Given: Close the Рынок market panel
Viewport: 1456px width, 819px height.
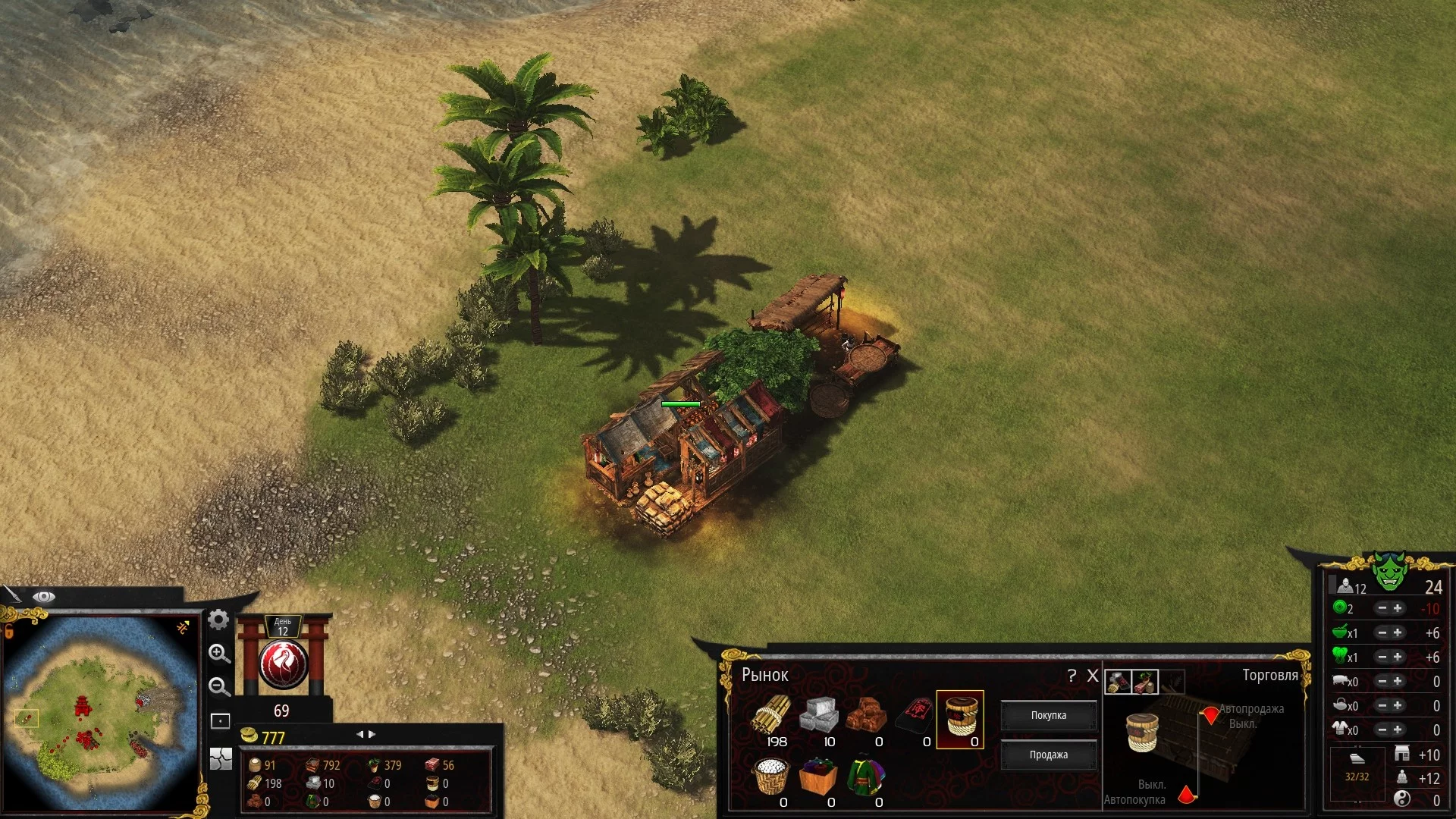Looking at the screenshot, I should pos(1093,676).
